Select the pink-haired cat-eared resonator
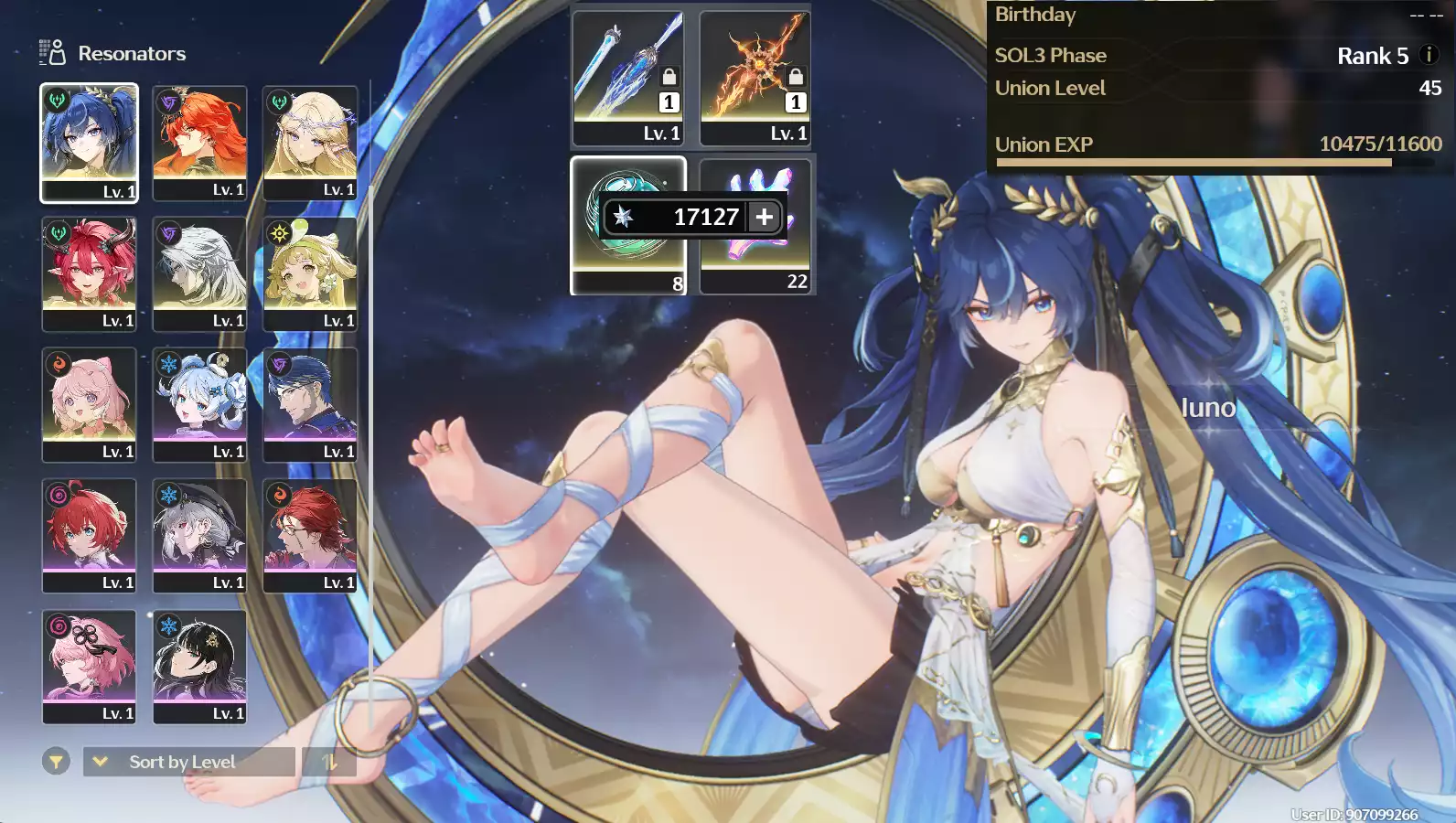This screenshot has width=1456, height=823. coord(89,404)
